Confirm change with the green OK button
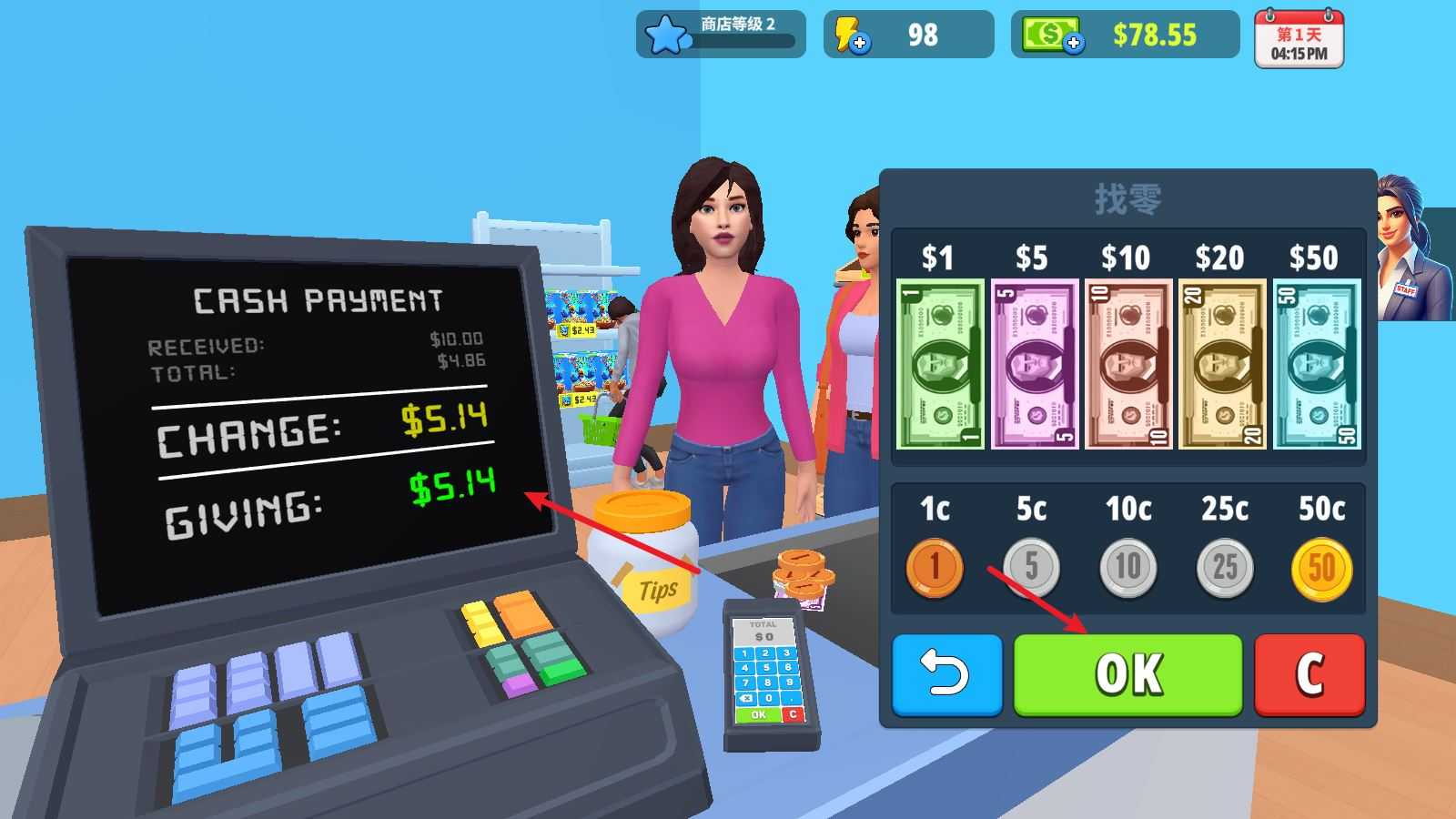Viewport: 1456px width, 819px height. (1127, 674)
